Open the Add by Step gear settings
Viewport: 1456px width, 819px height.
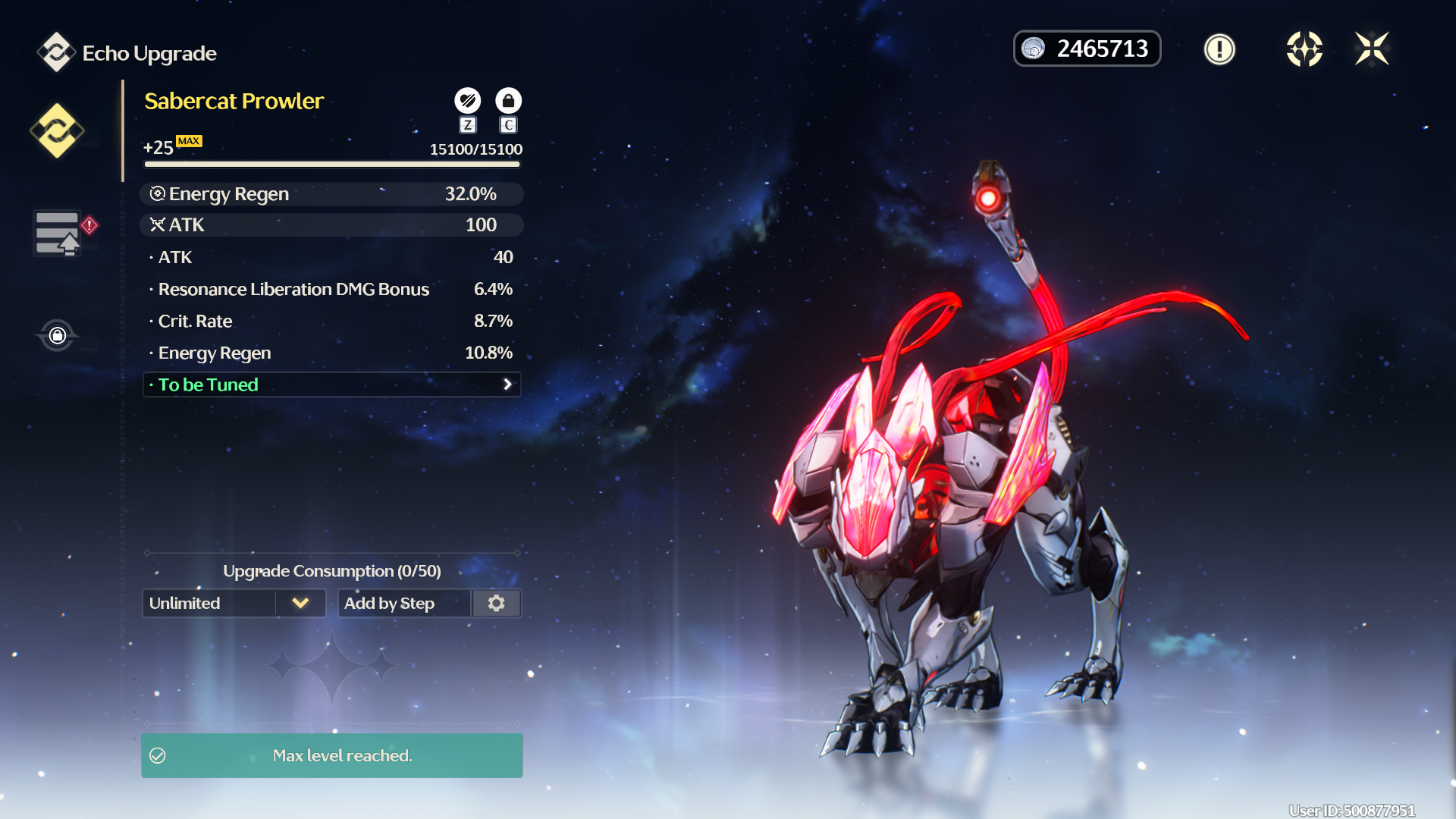tap(497, 603)
